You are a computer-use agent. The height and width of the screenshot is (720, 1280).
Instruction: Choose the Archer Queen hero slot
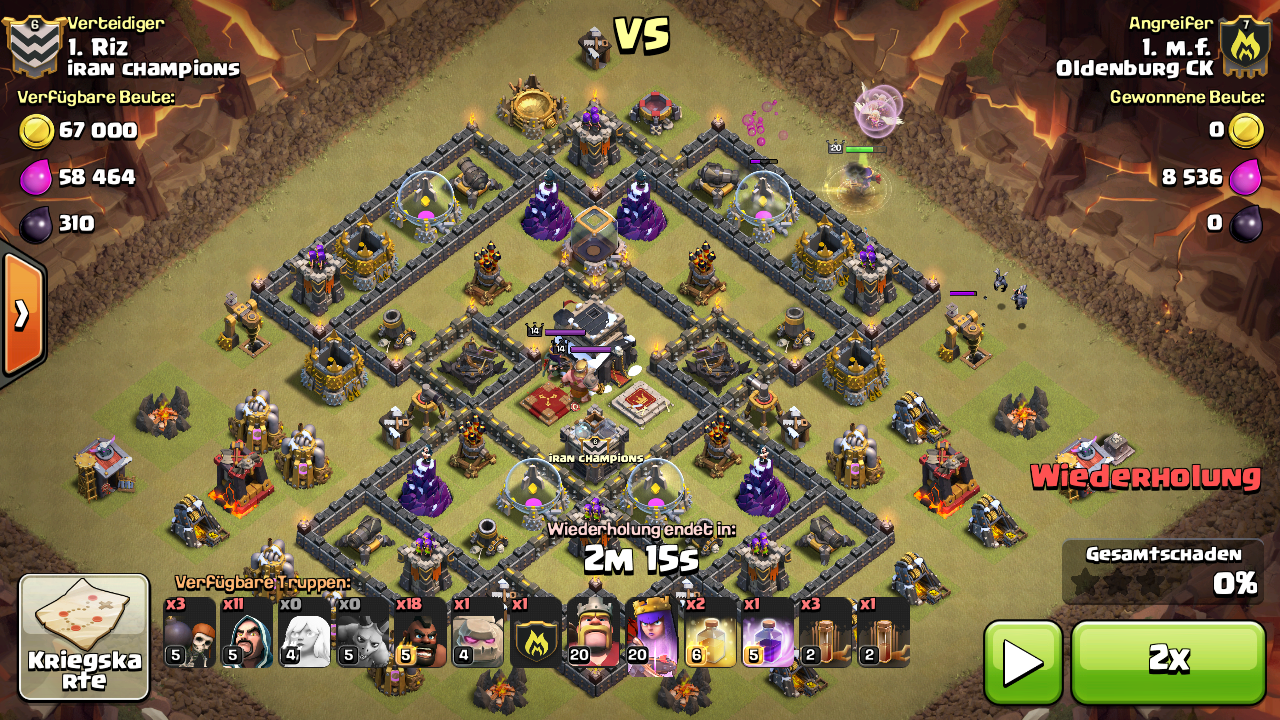pyautogui.click(x=652, y=633)
